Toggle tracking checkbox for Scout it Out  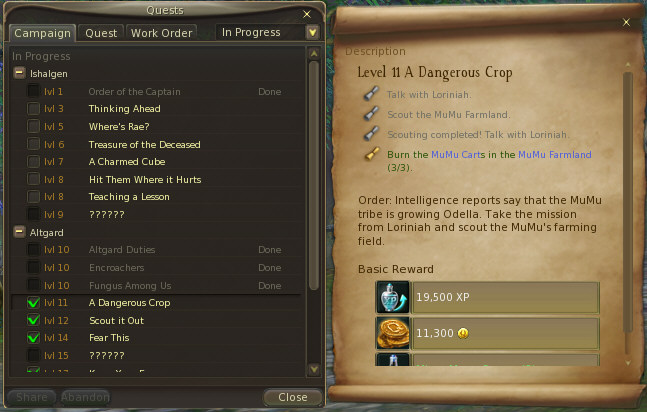click(x=34, y=320)
